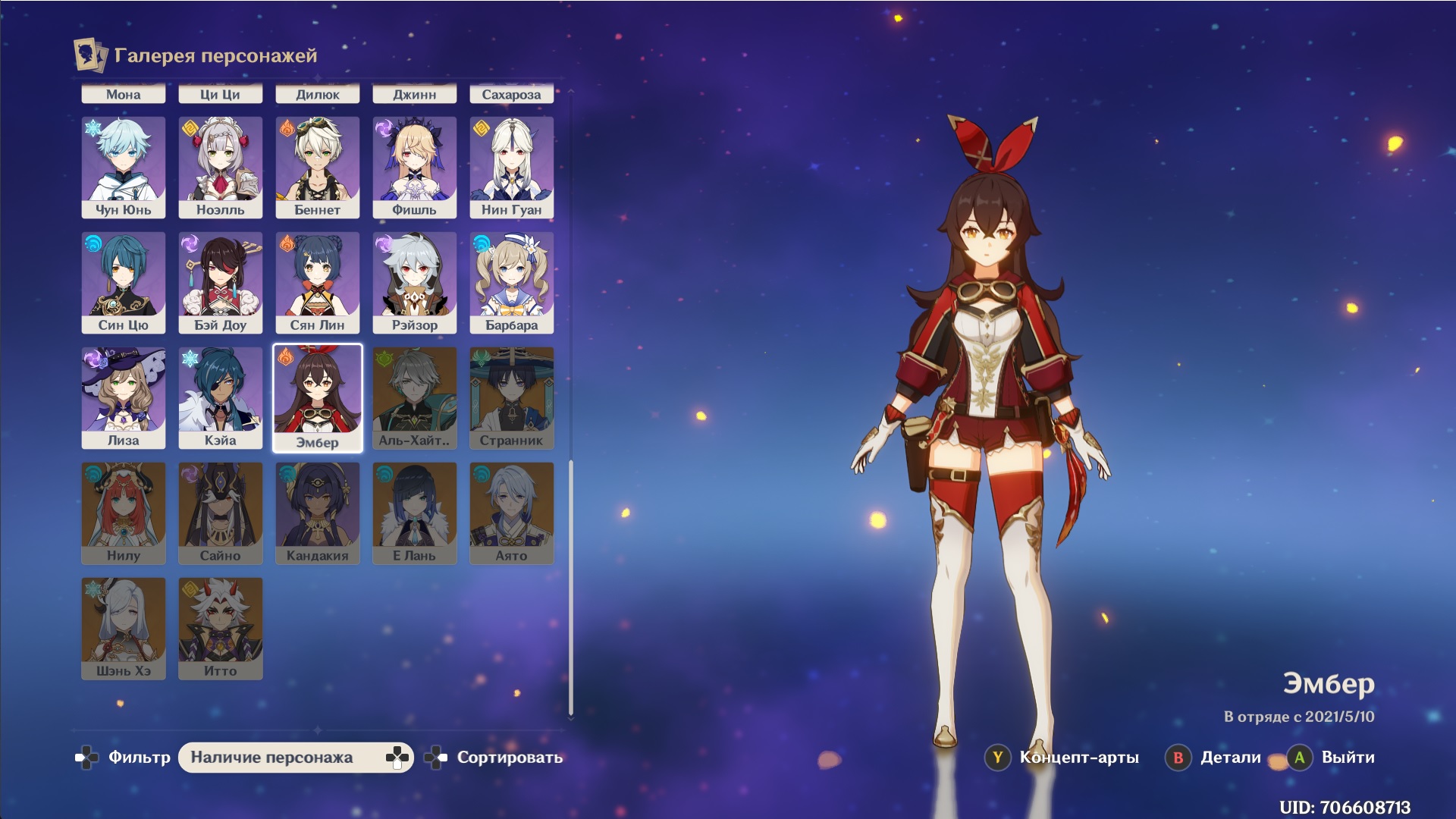Open the Наличие персонажа filter dropdown
Image resolution: width=1456 pixels, height=819 pixels.
tap(296, 758)
